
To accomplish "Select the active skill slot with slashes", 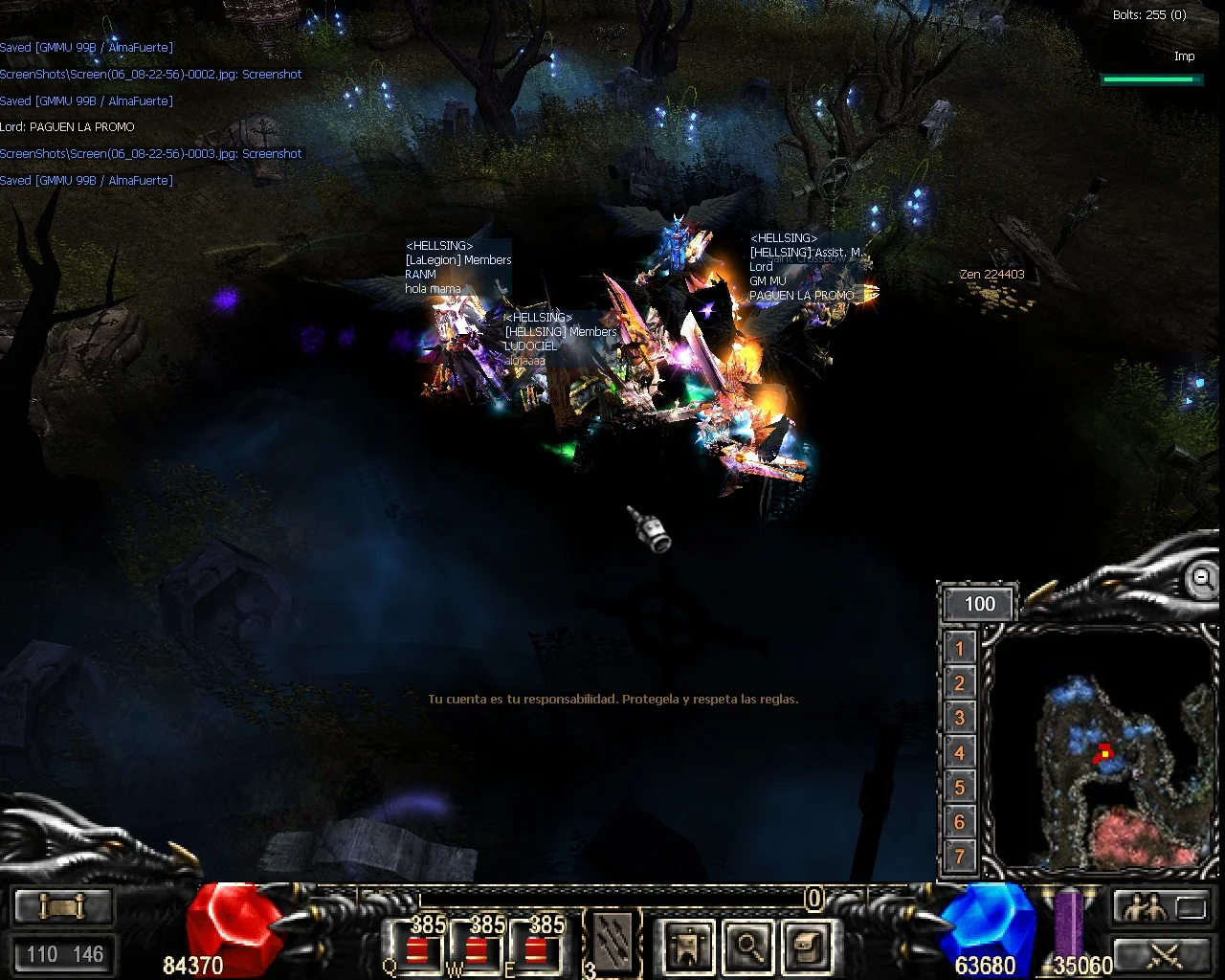I will pos(612,944).
